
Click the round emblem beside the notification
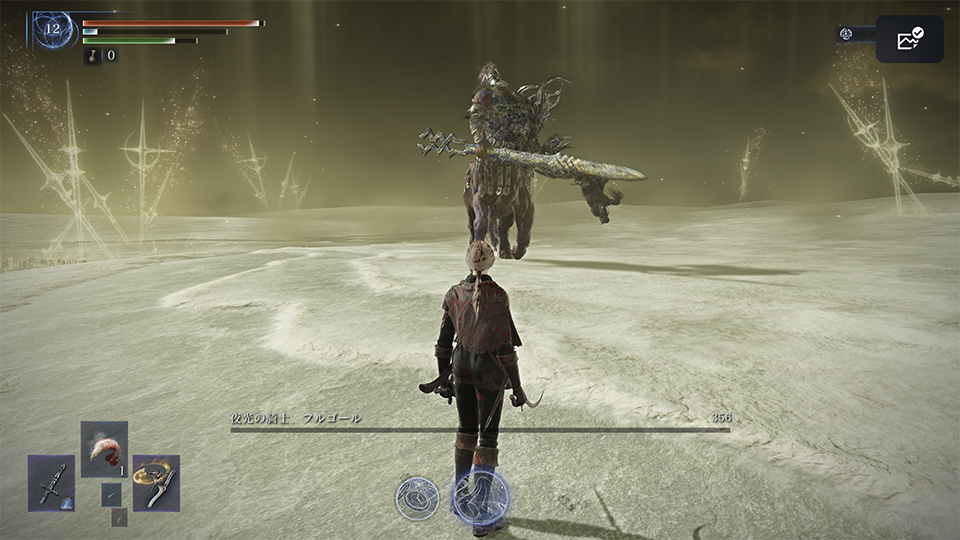pyautogui.click(x=846, y=34)
